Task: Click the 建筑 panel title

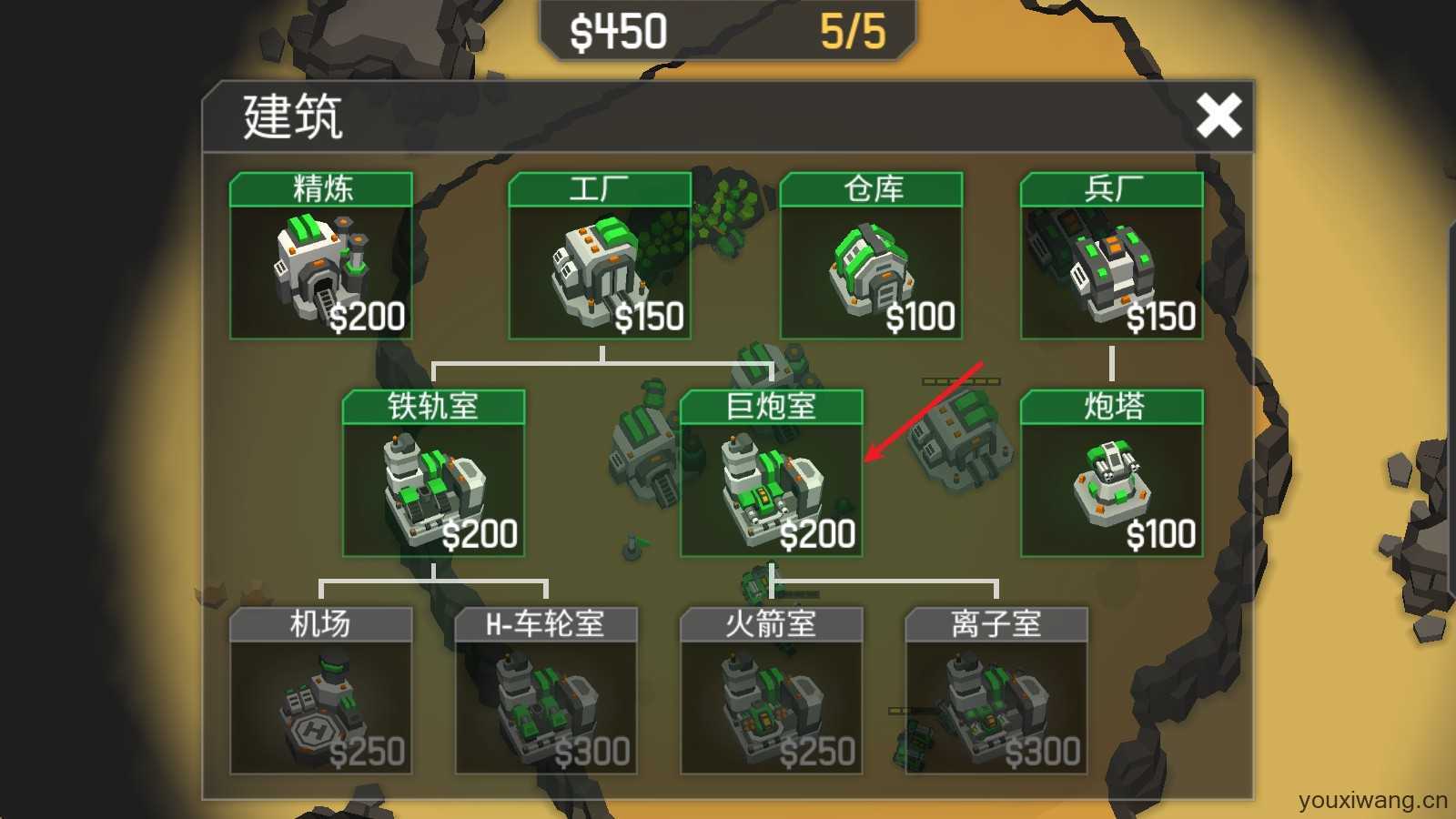Action: click(291, 118)
